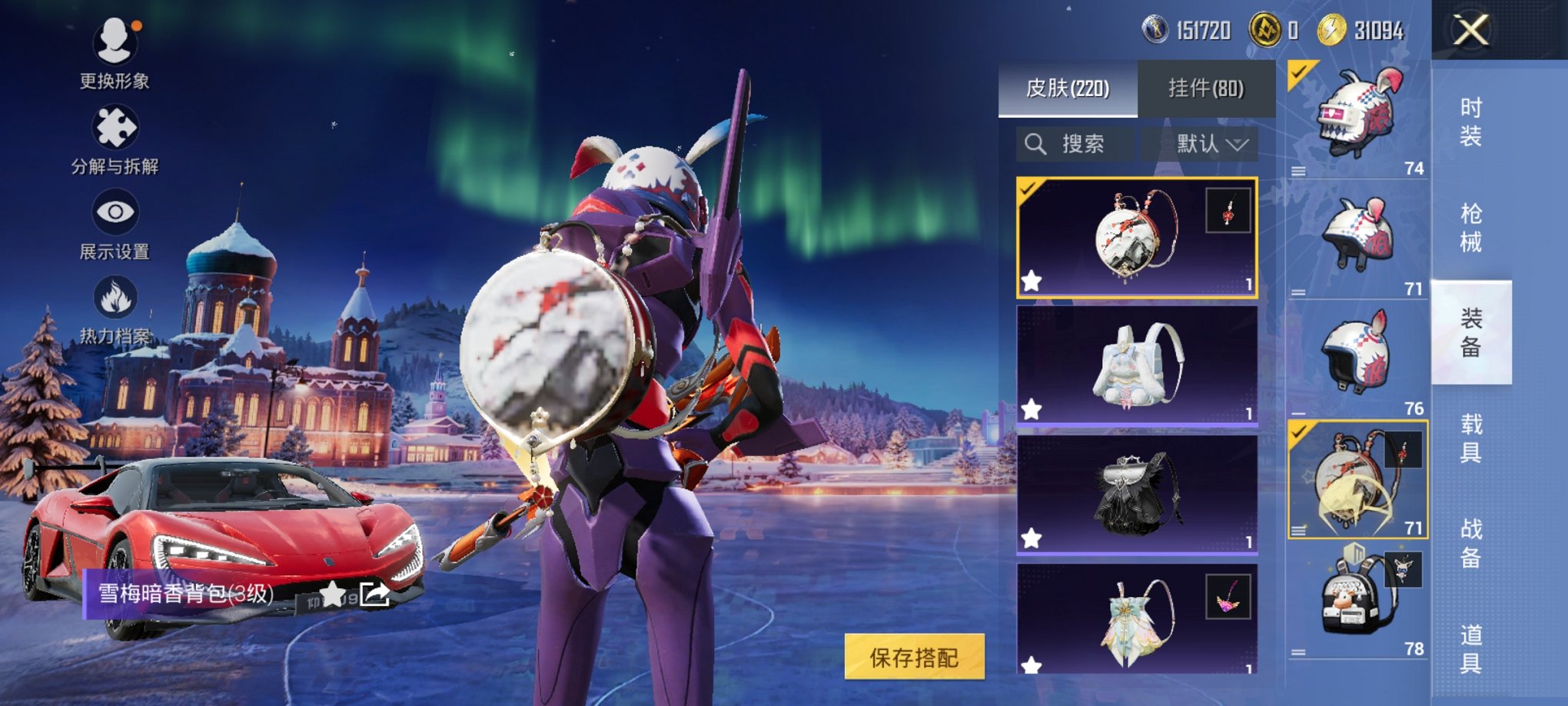Select the plum blossom round backpack skin

point(1136,238)
